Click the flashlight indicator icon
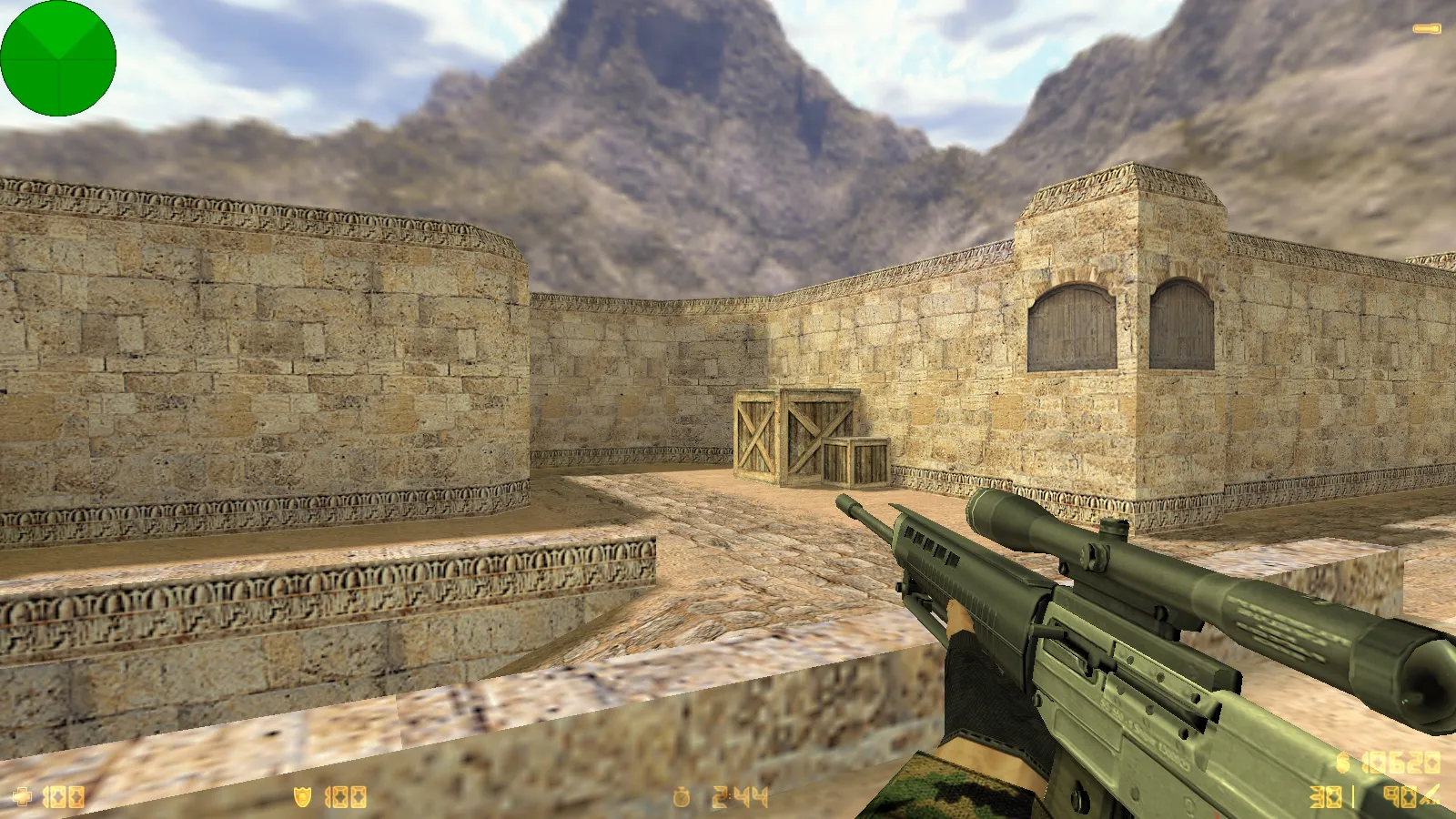 pyautogui.click(x=1427, y=29)
